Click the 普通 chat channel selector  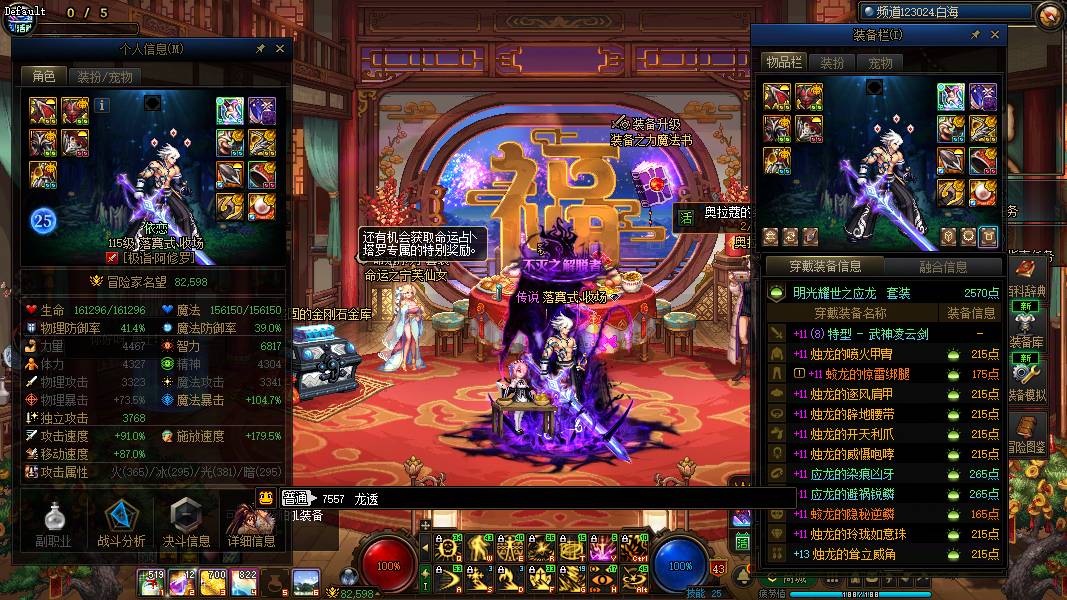coord(295,498)
